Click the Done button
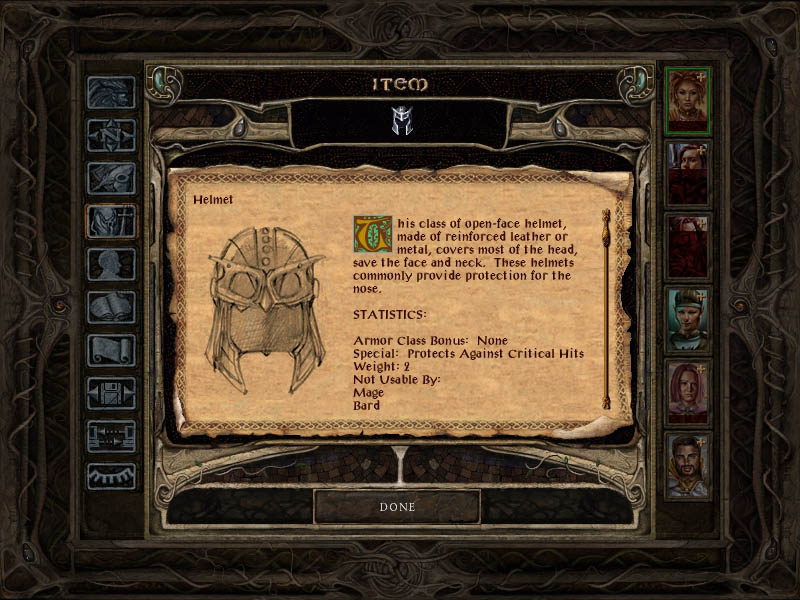Viewport: 800px width, 600px height. pos(397,507)
